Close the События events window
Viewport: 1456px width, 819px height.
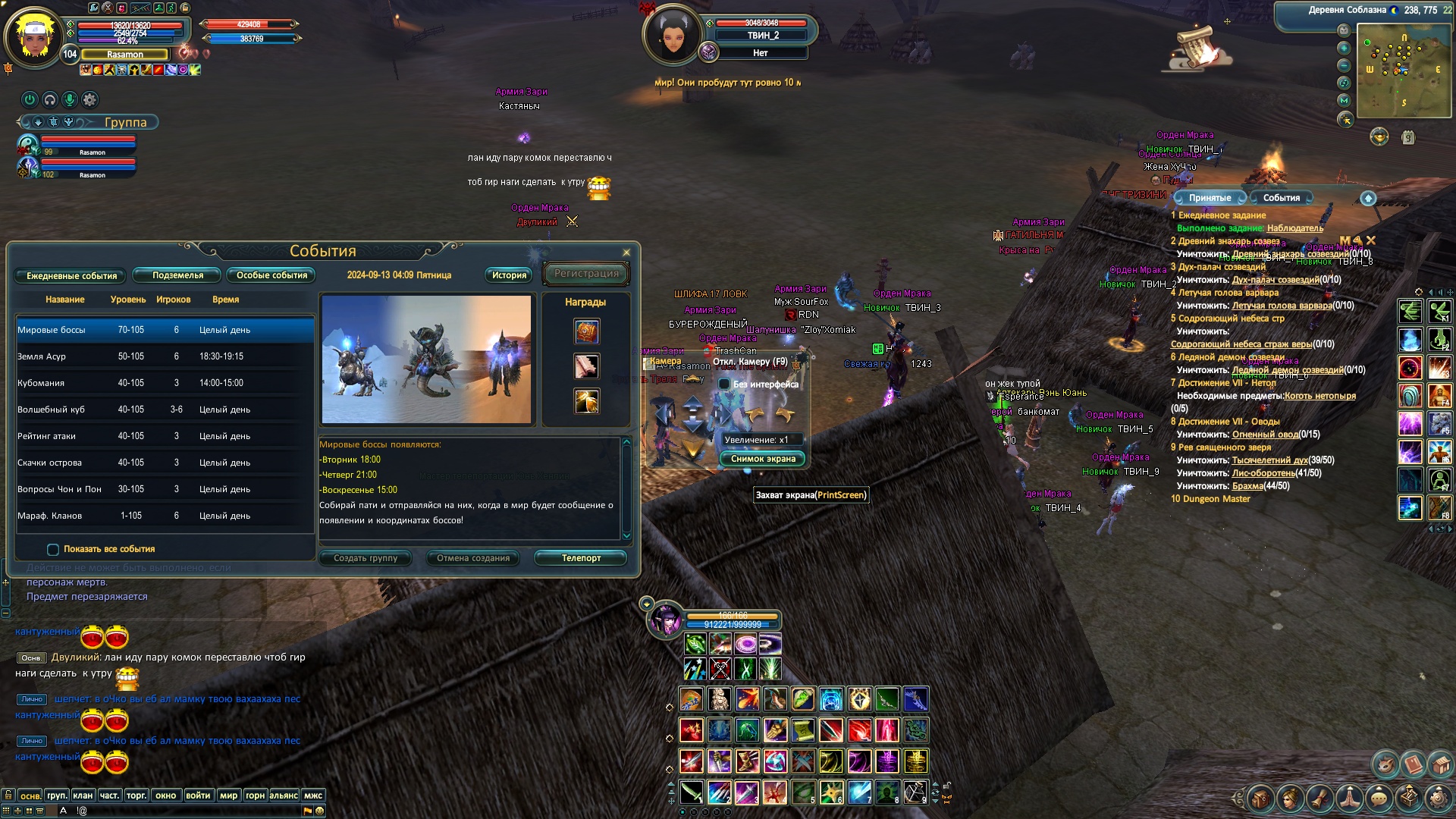[626, 253]
